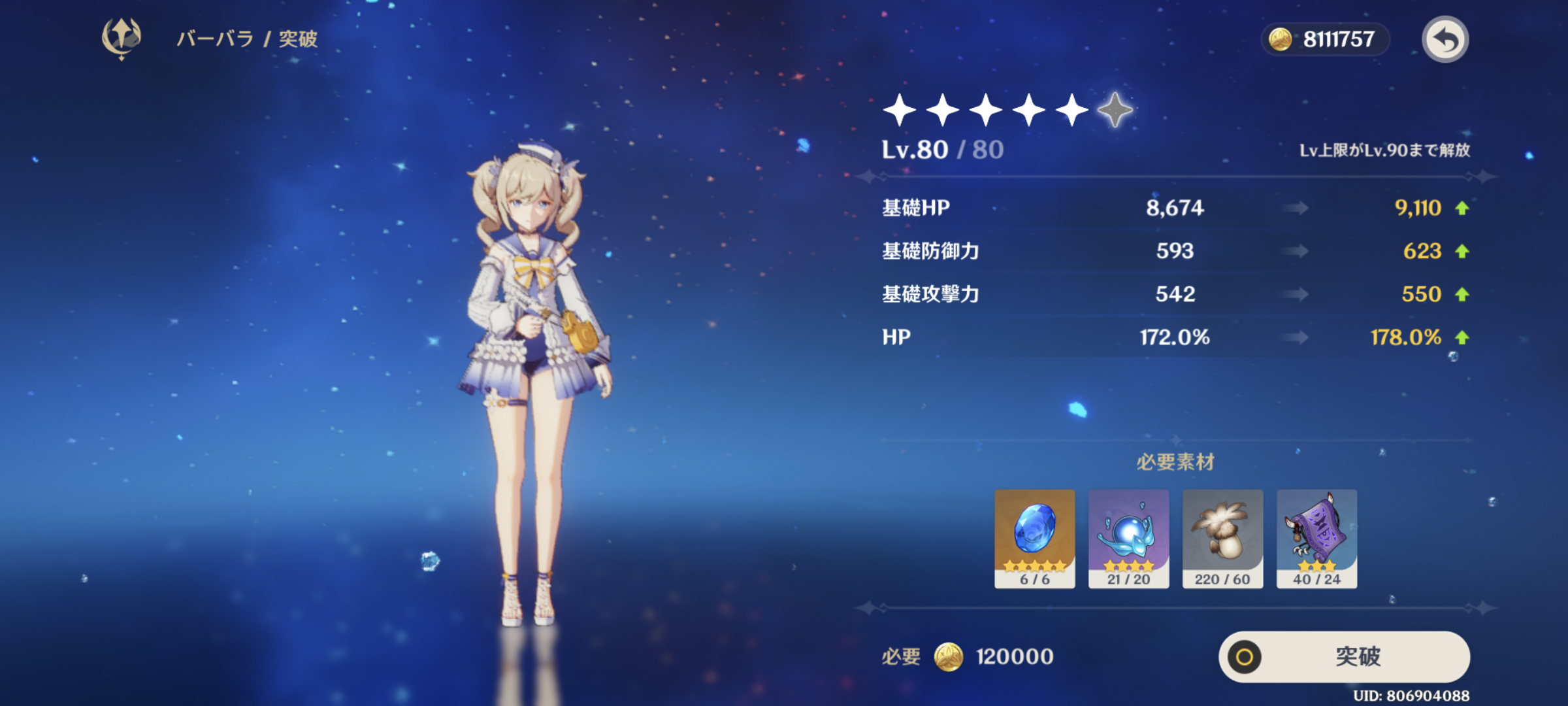
Task: Open the Cleansing Heart boss material slot
Action: click(1128, 538)
